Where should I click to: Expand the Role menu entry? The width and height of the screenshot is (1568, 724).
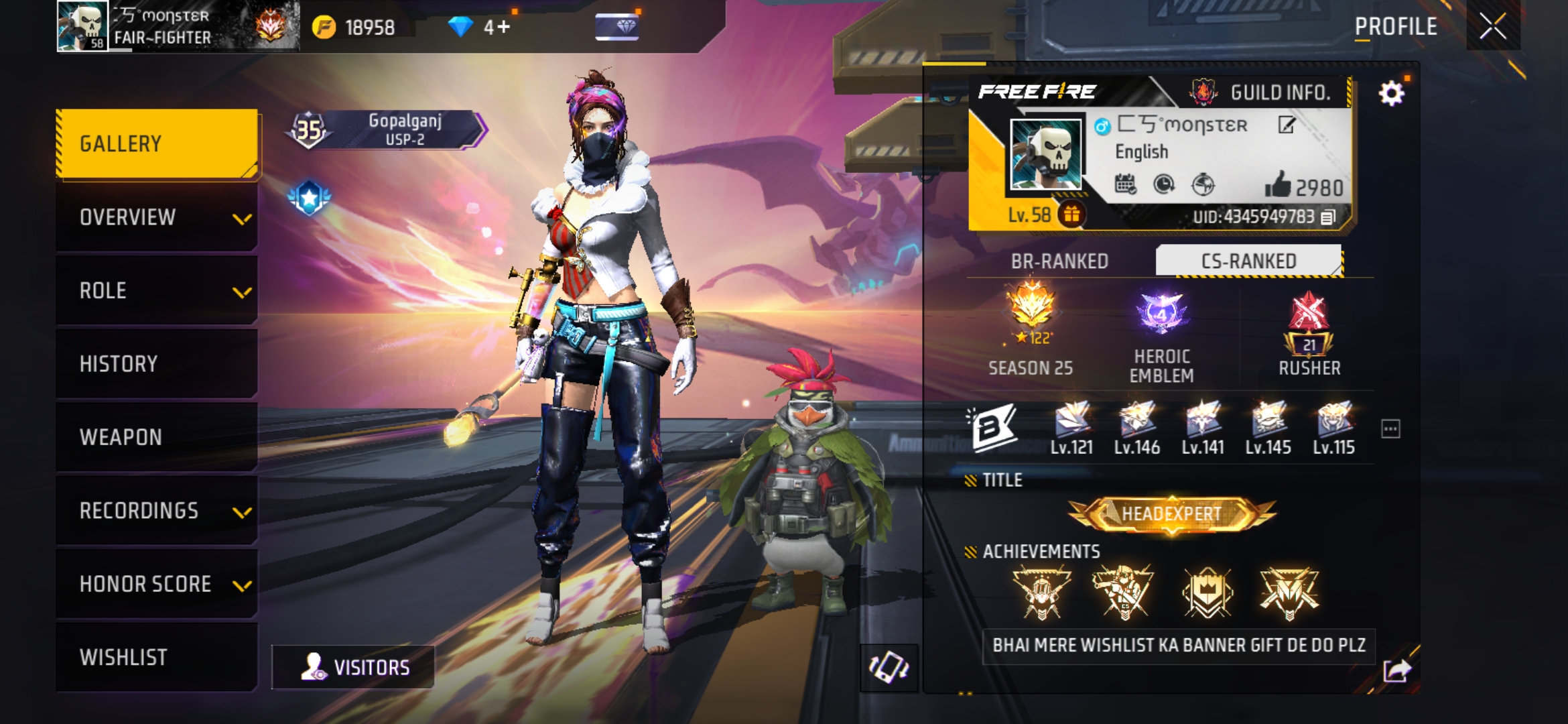pos(157,290)
